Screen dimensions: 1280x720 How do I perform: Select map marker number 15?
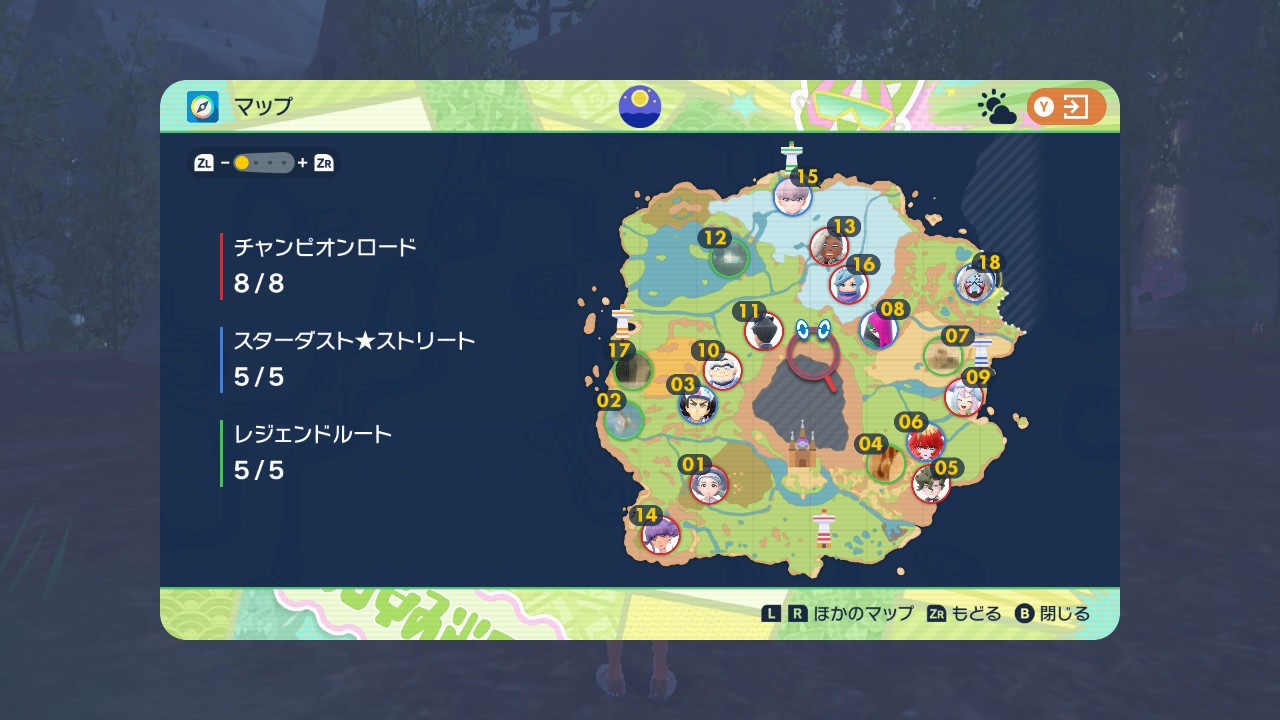tap(792, 196)
